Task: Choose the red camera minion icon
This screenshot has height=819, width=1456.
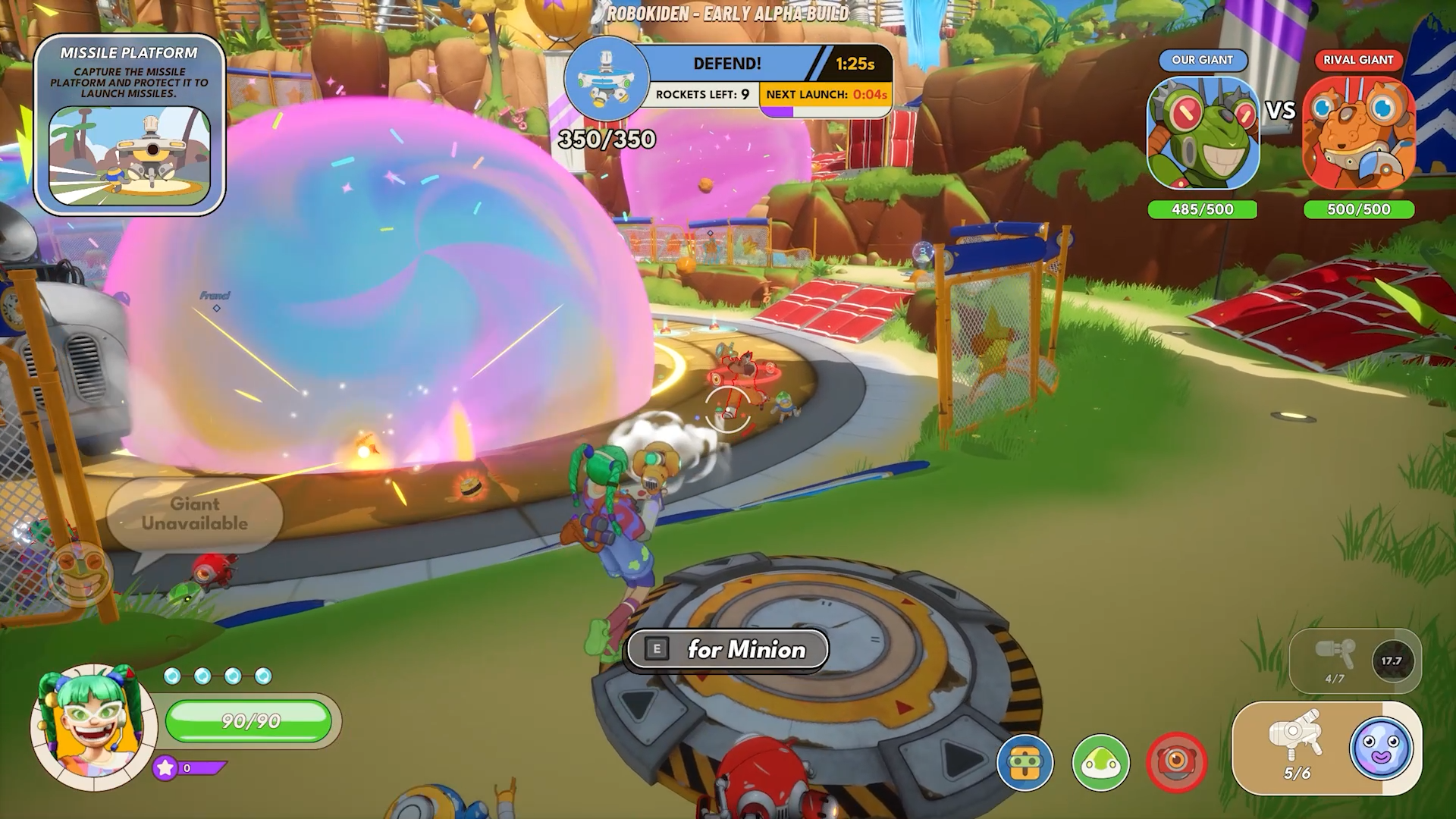Action: (x=1176, y=762)
